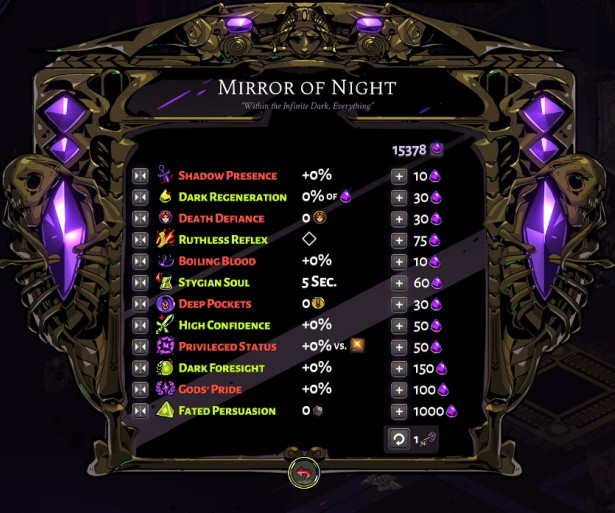Select the Privileged Status talent name
This screenshot has height=513, width=615.
227,347
